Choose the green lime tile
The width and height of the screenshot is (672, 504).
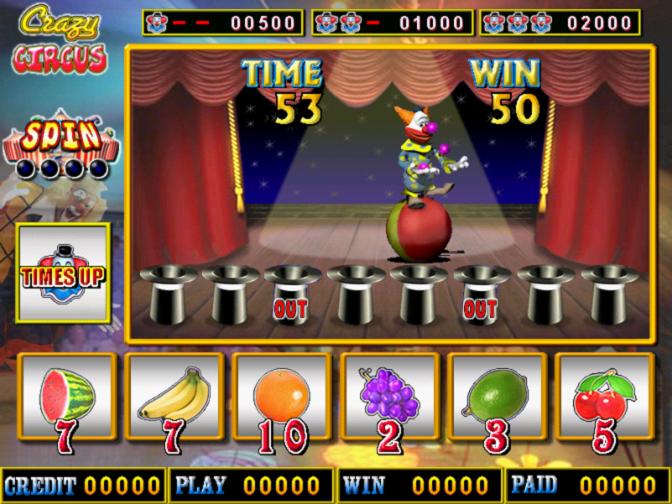pyautogui.click(x=498, y=400)
